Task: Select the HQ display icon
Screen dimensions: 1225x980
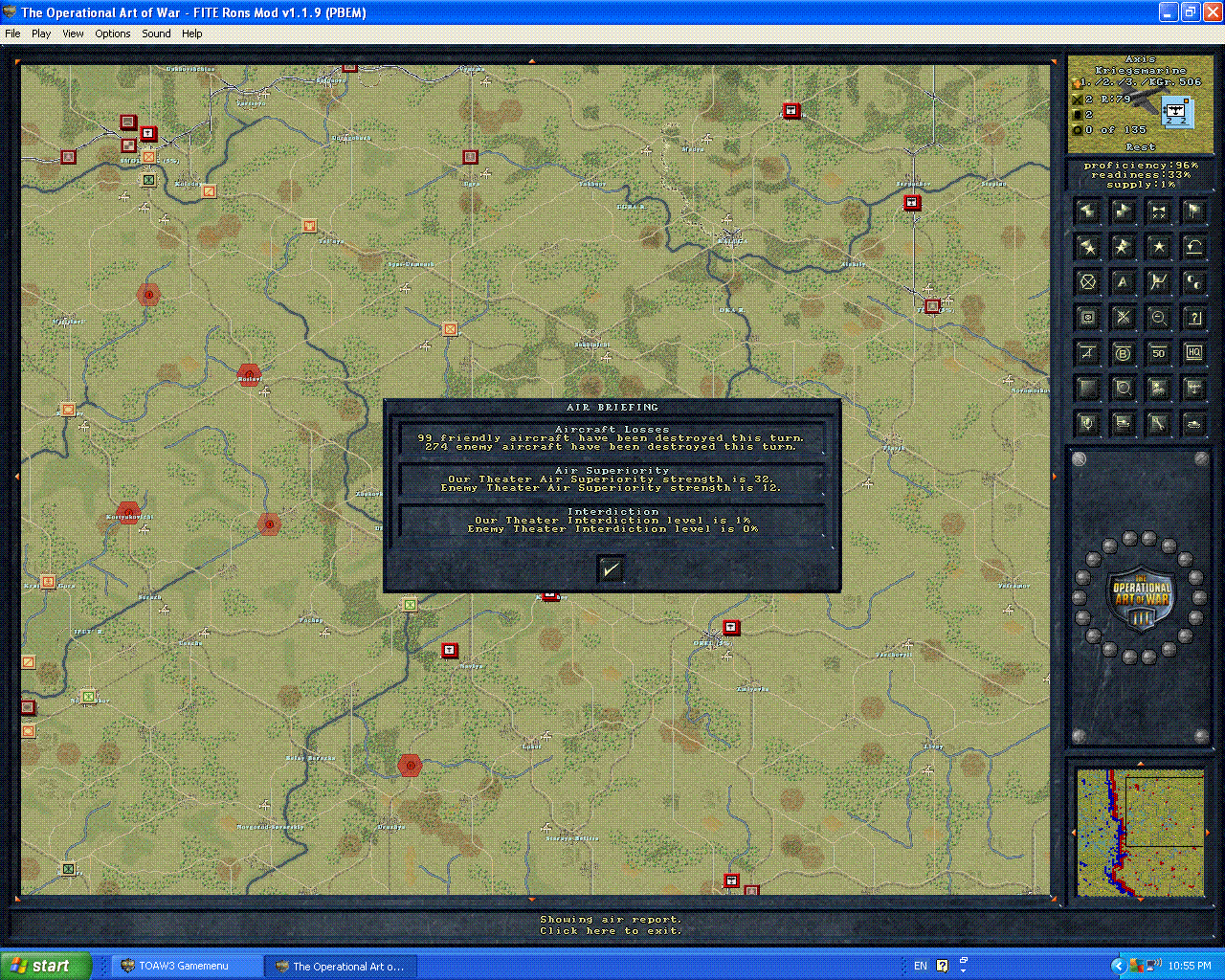Action: pyautogui.click(x=1193, y=353)
